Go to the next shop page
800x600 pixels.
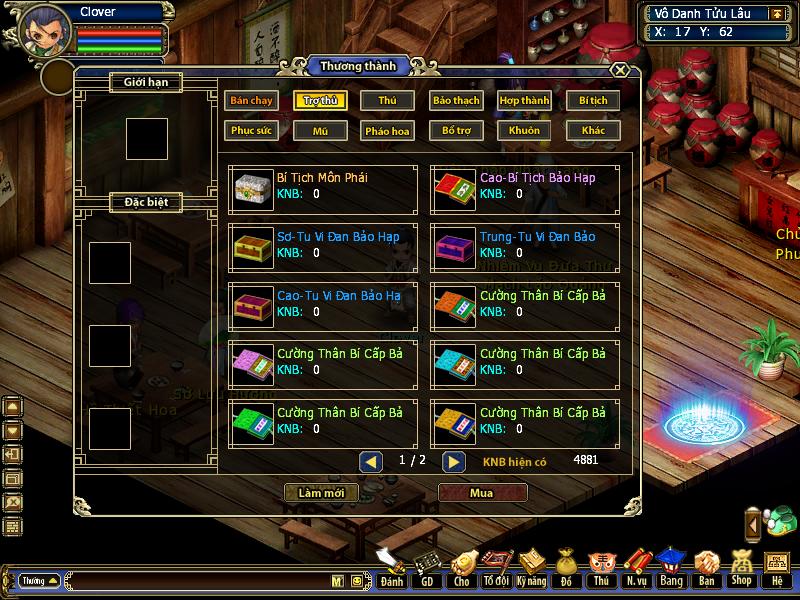coord(454,462)
